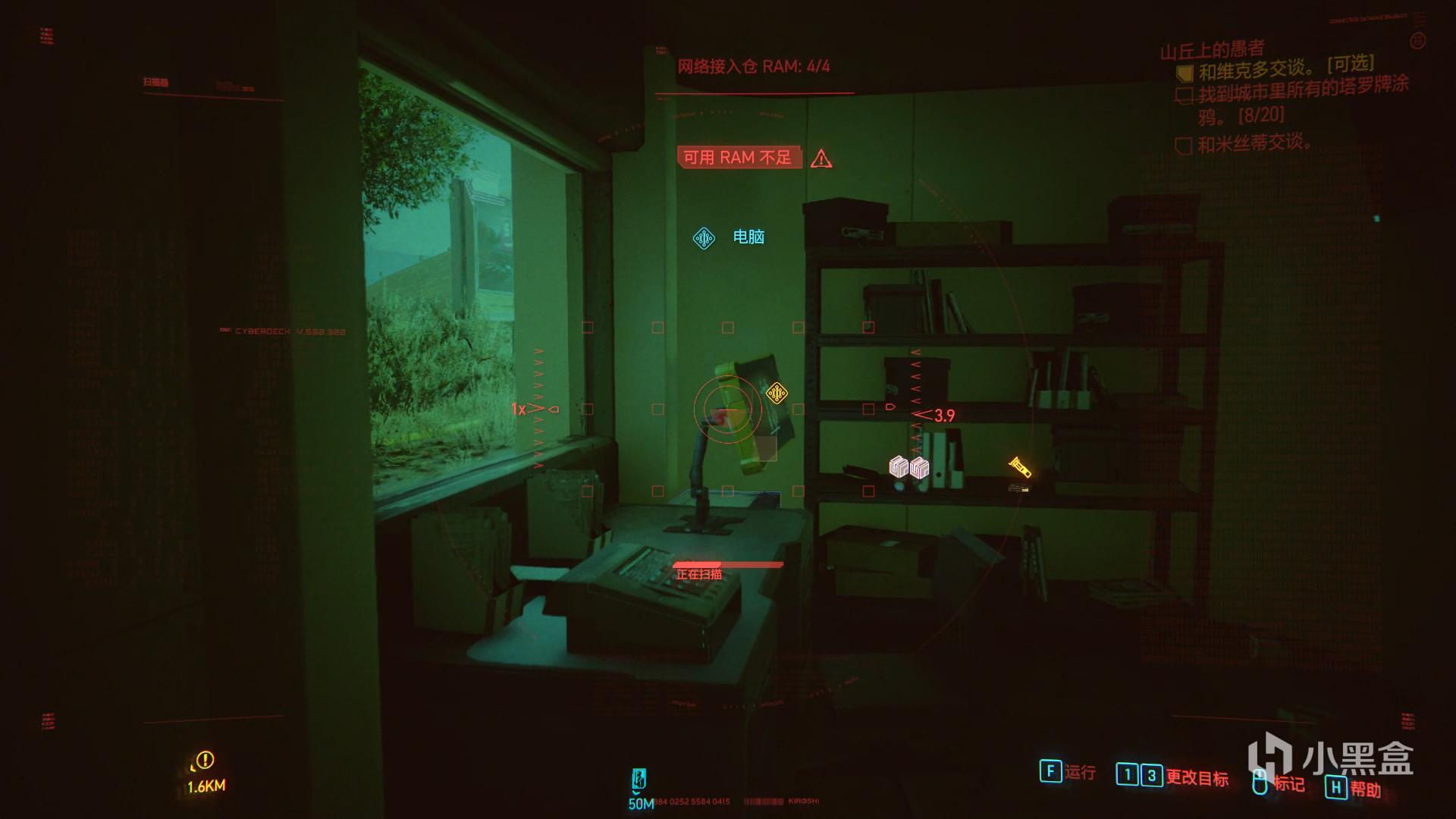Click the 可用 RAM 不足 warning label
Image resolution: width=1456 pixels, height=819 pixels.
(x=739, y=158)
